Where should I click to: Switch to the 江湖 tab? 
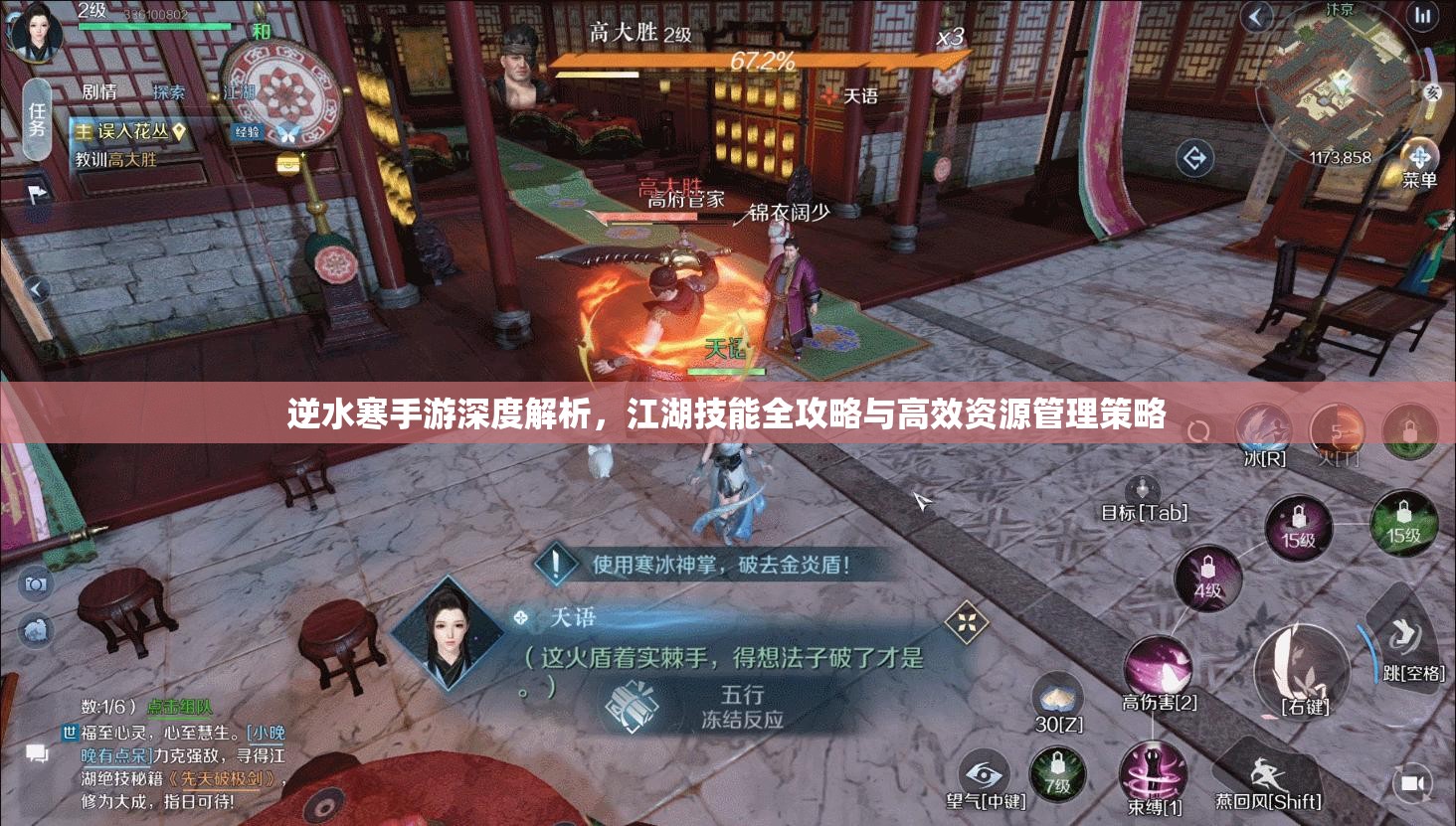238,90
